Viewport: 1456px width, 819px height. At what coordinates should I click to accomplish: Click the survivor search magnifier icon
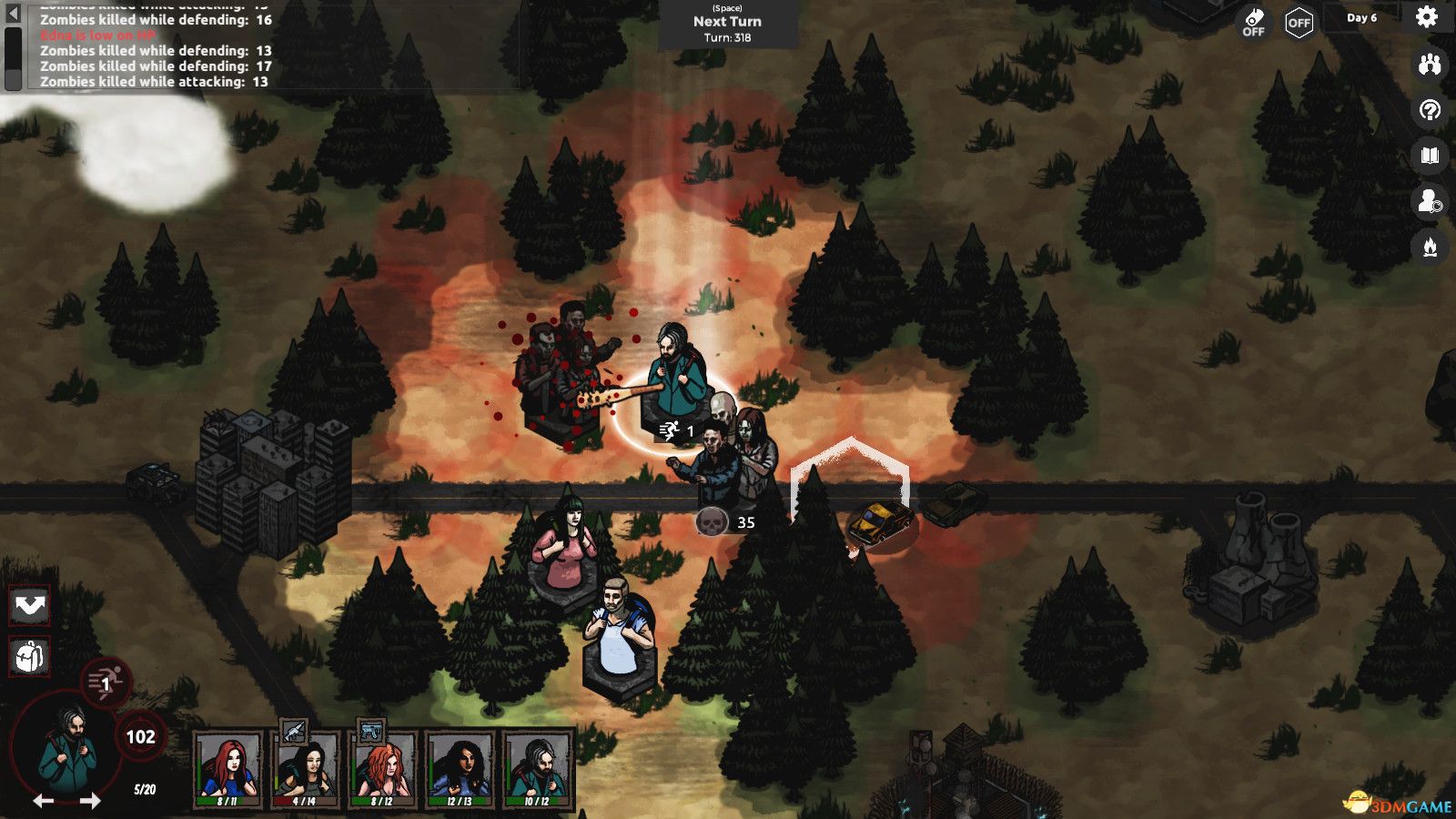tap(1430, 201)
